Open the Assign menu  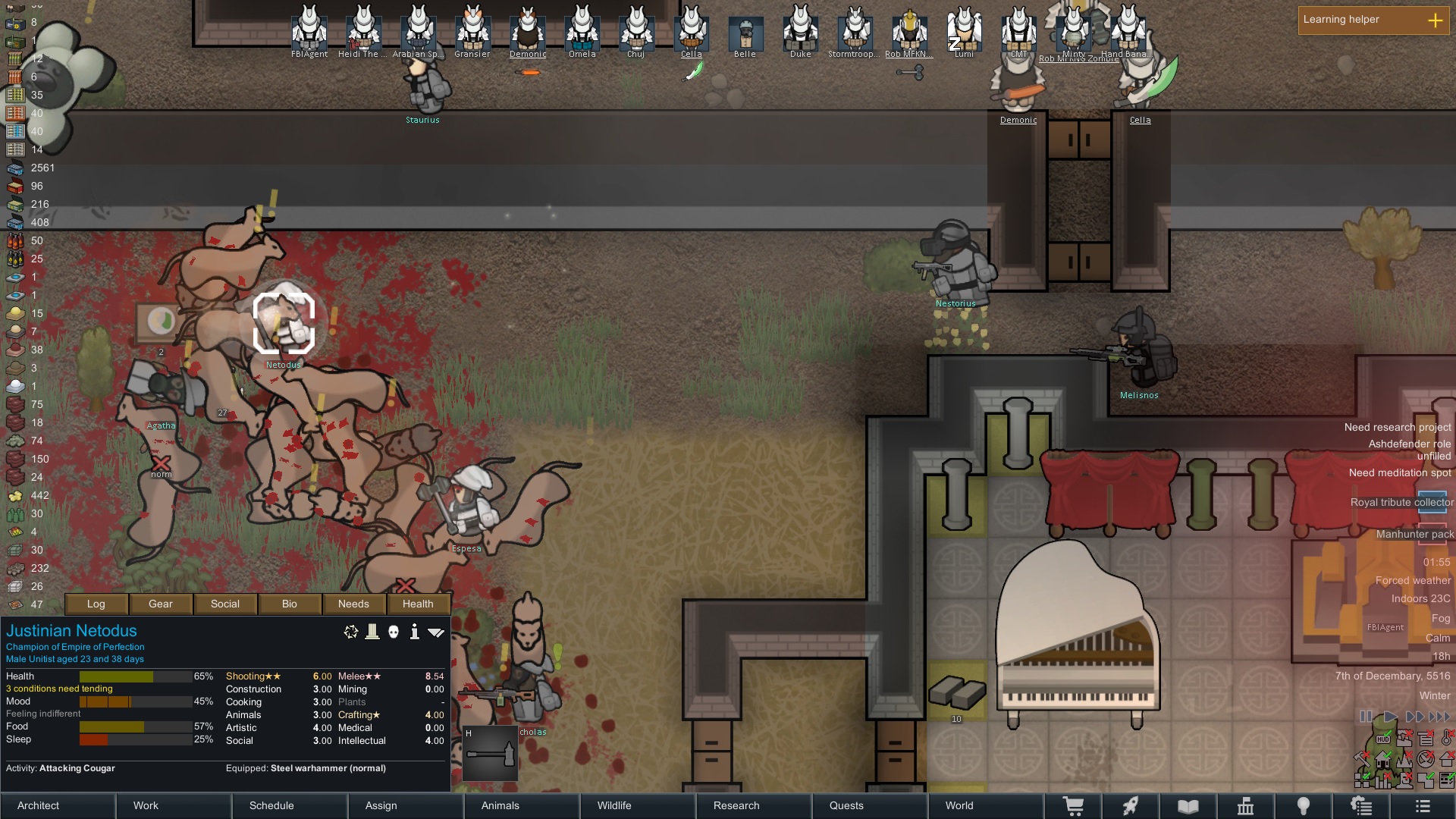pyautogui.click(x=381, y=805)
